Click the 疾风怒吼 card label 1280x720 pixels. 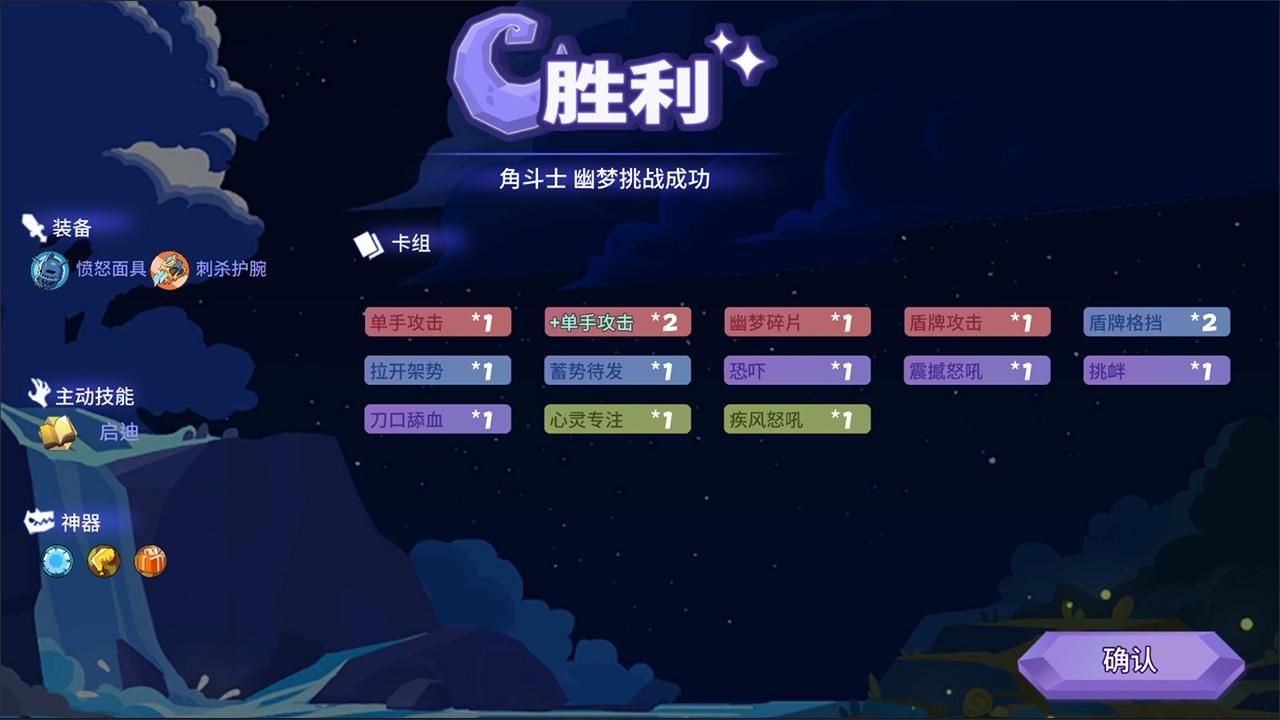point(797,418)
